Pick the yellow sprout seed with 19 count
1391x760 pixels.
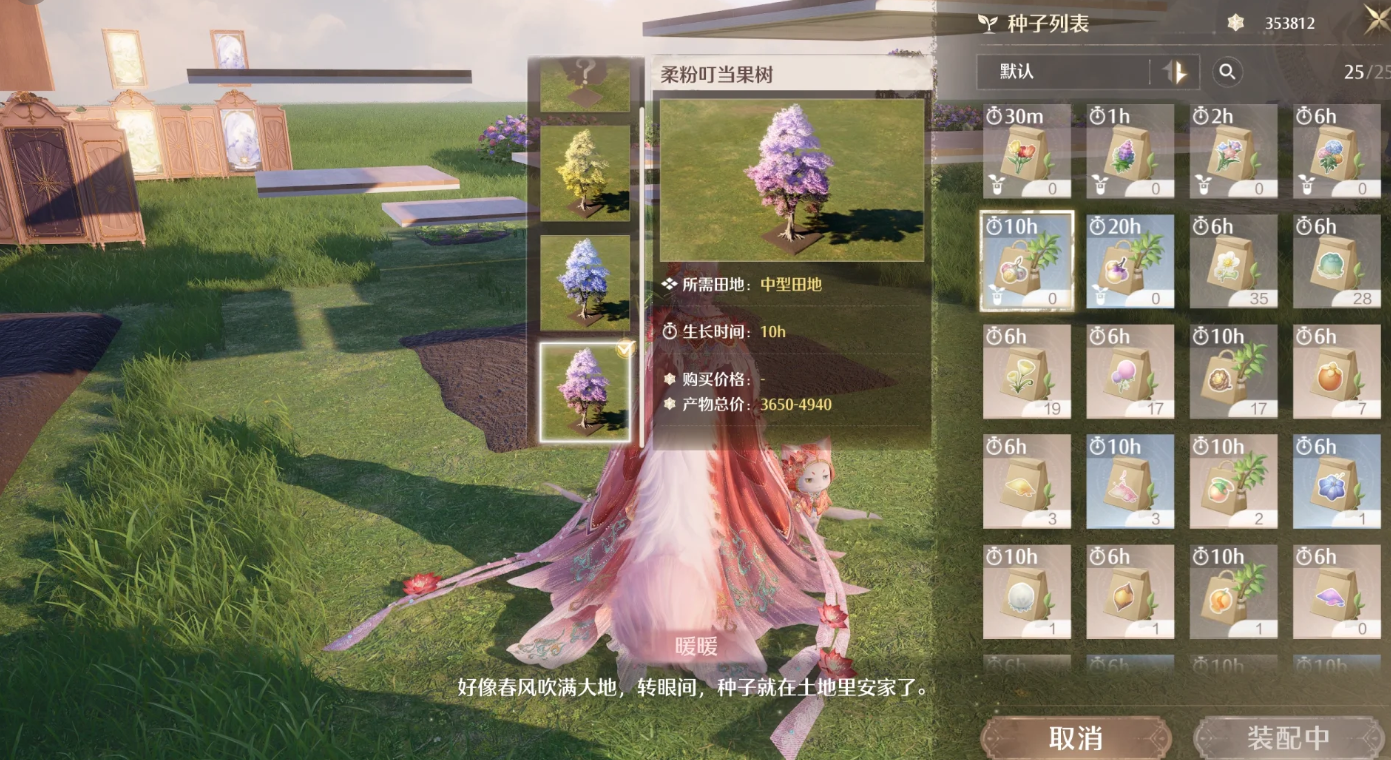click(x=1027, y=372)
